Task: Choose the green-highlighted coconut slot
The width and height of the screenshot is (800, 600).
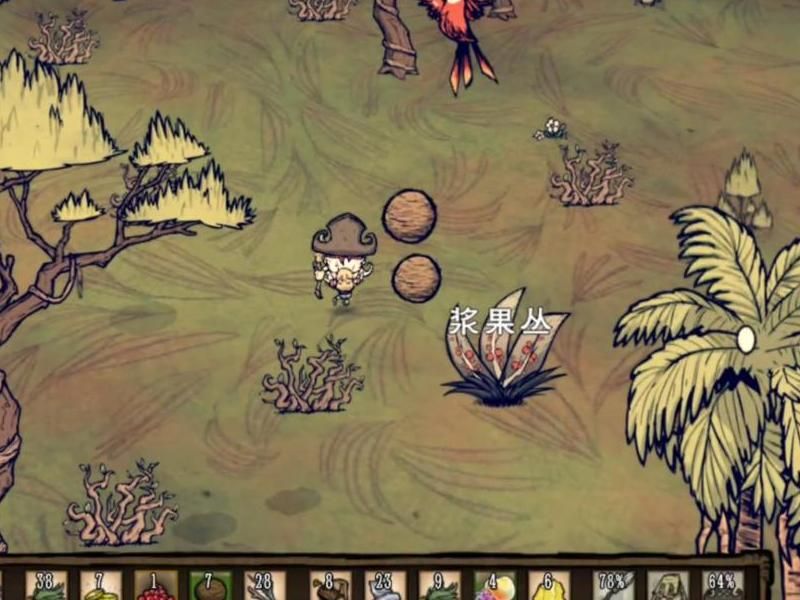Action: pyautogui.click(x=210, y=586)
